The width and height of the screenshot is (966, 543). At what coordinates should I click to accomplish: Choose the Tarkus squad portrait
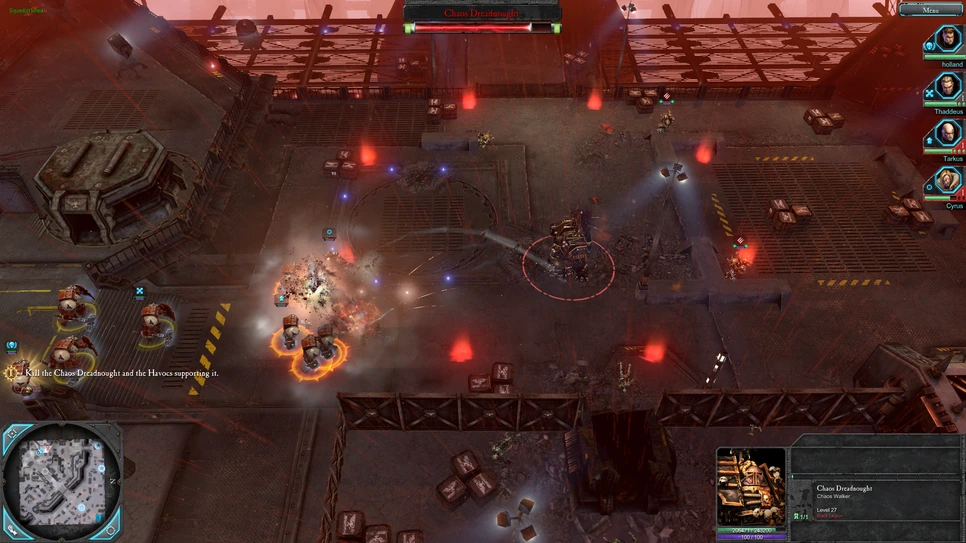(947, 134)
